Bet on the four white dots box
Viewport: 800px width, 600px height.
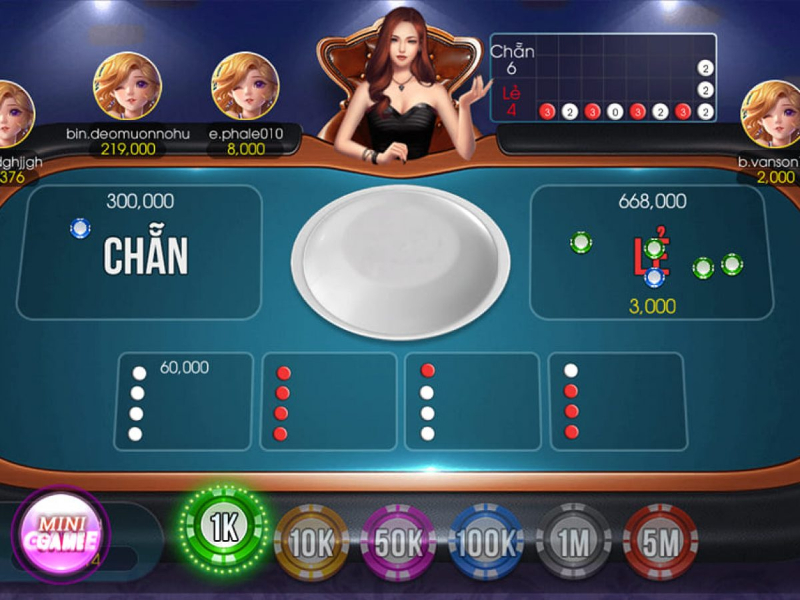[x=185, y=402]
